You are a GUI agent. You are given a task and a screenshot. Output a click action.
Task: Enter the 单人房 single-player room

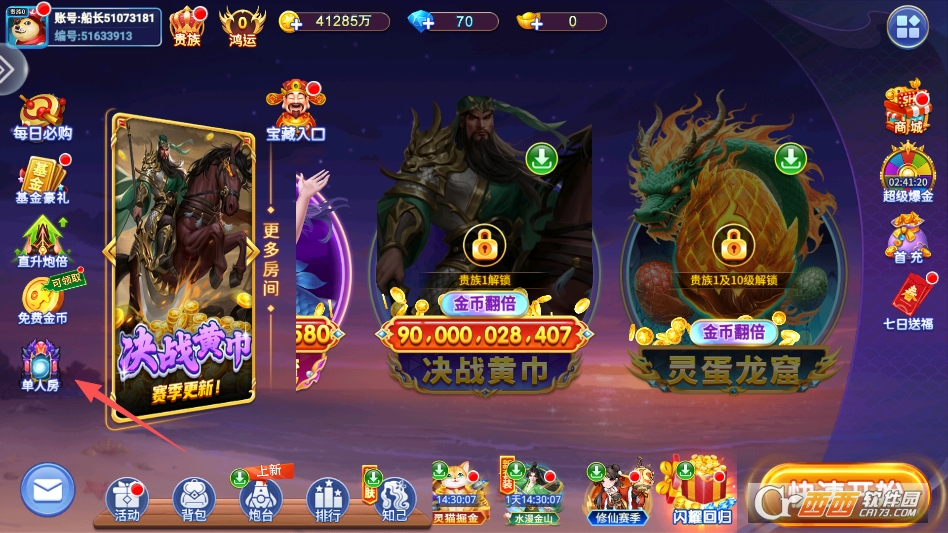point(41,363)
